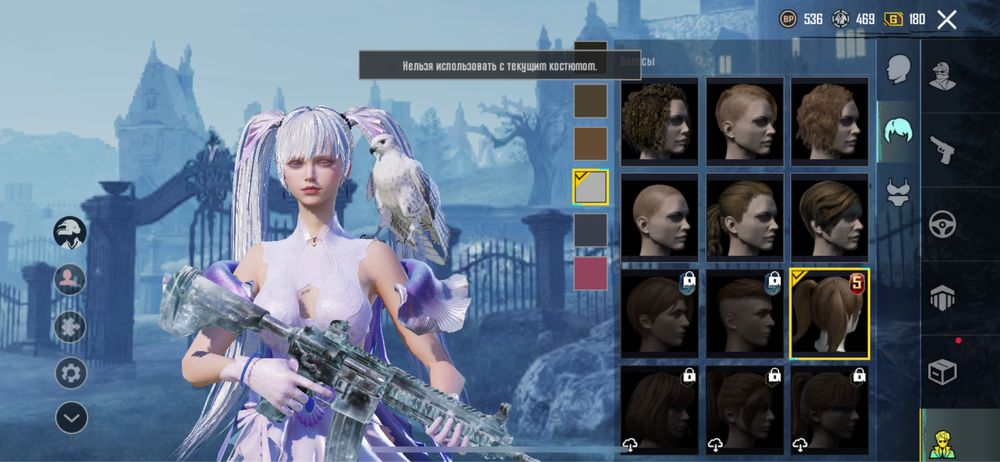Select the side-shaved short hairstyle
Screen dimensions: 1000x462
pyautogui.click(x=745, y=121)
